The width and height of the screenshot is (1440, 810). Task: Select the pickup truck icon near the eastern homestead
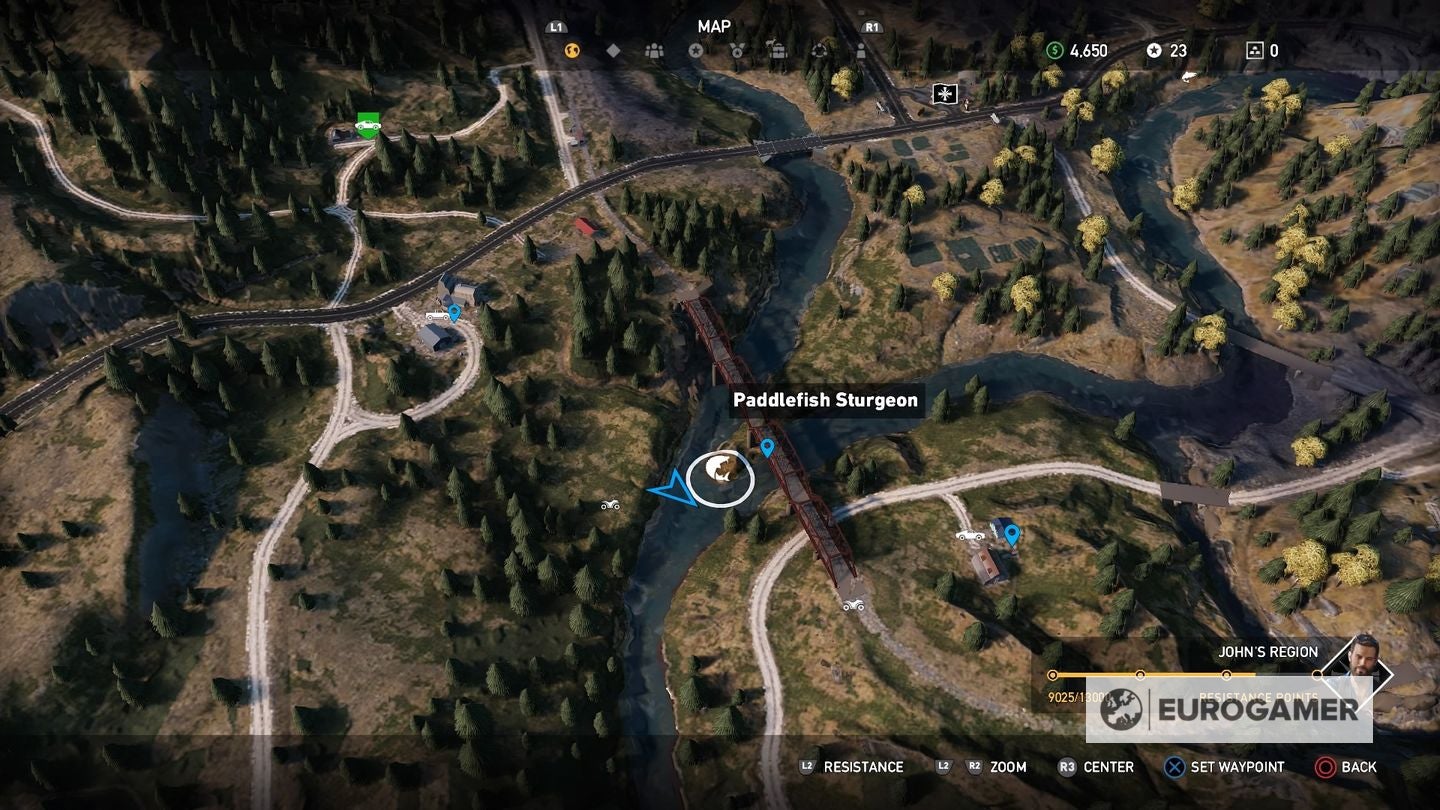(x=968, y=536)
